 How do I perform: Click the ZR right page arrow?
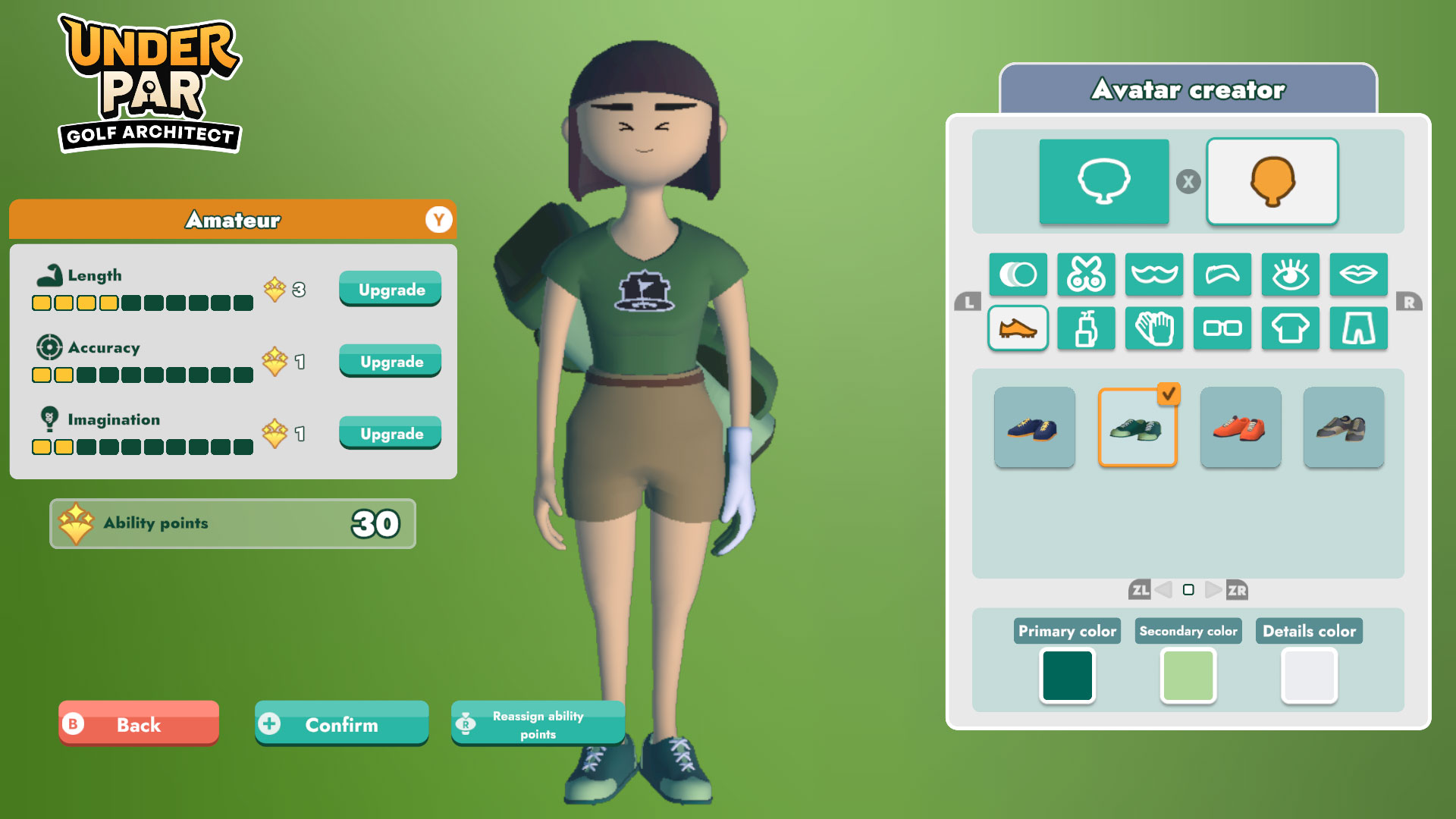(x=1232, y=588)
